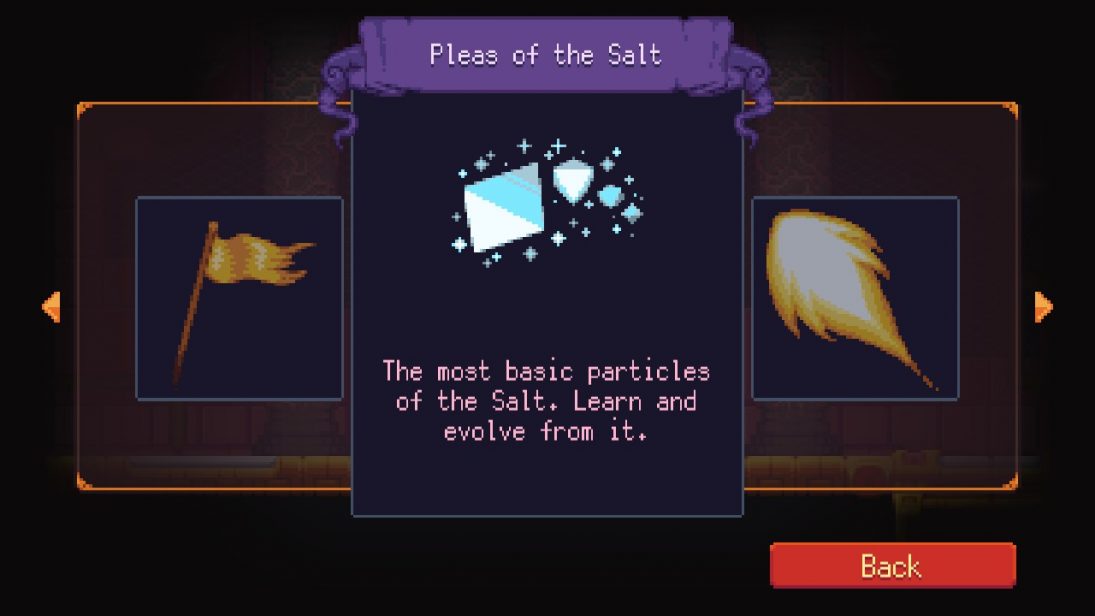
Task: Pick the golden feather item tile
Action: coord(855,298)
